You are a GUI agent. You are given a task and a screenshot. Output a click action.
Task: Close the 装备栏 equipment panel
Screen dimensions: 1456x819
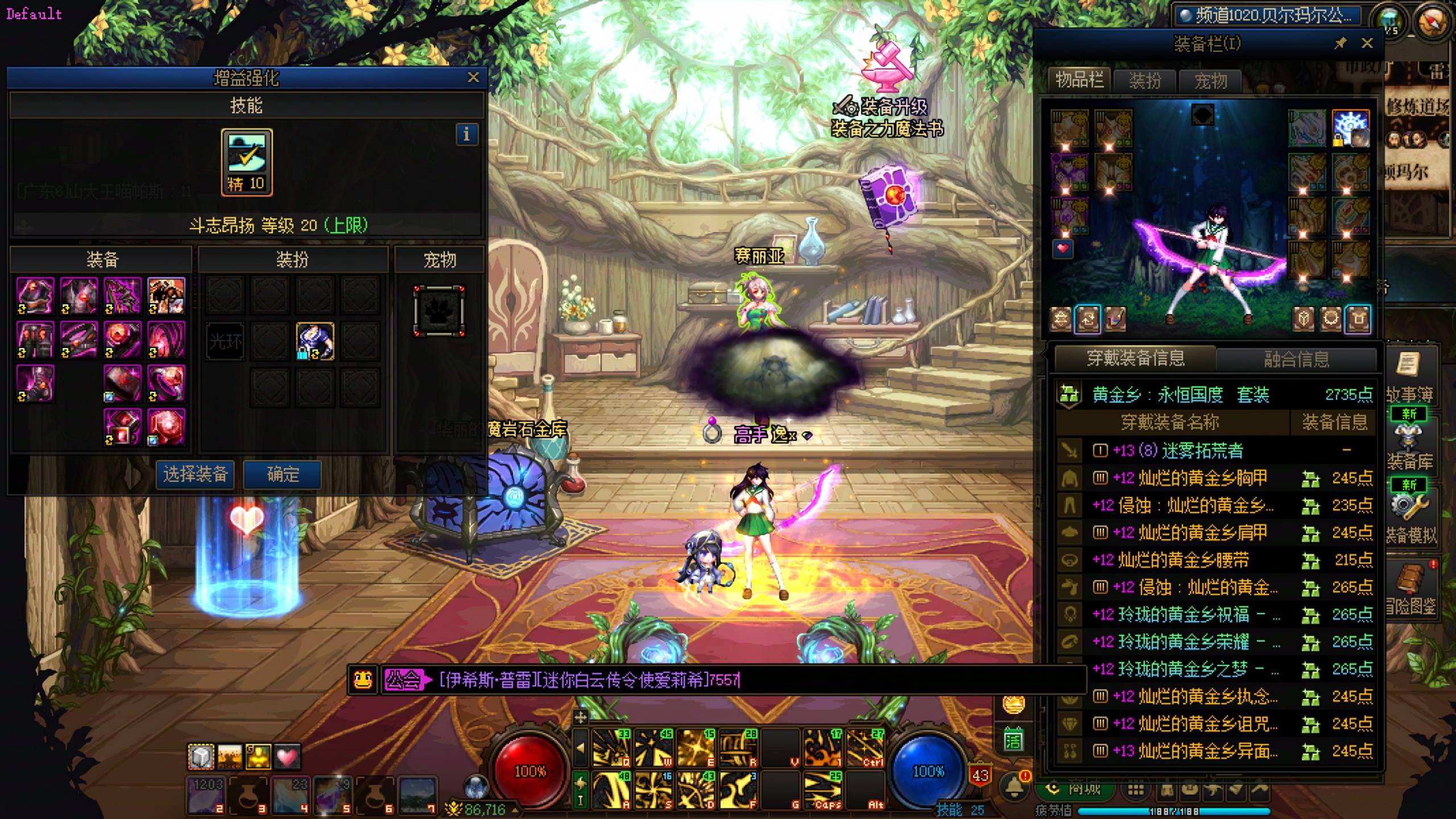click(x=1367, y=43)
